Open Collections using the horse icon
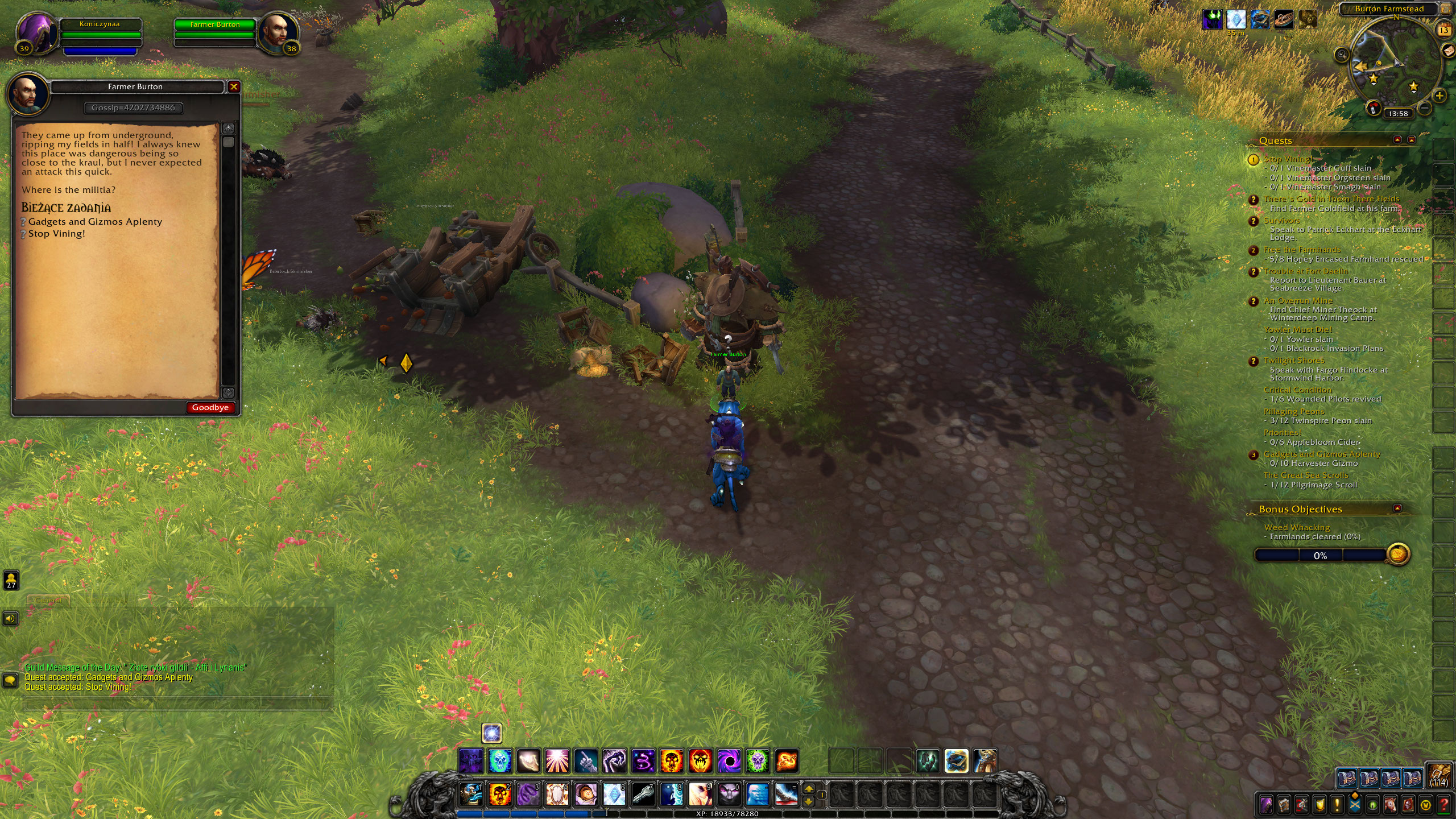This screenshot has height=819, width=1456. [x=1391, y=803]
